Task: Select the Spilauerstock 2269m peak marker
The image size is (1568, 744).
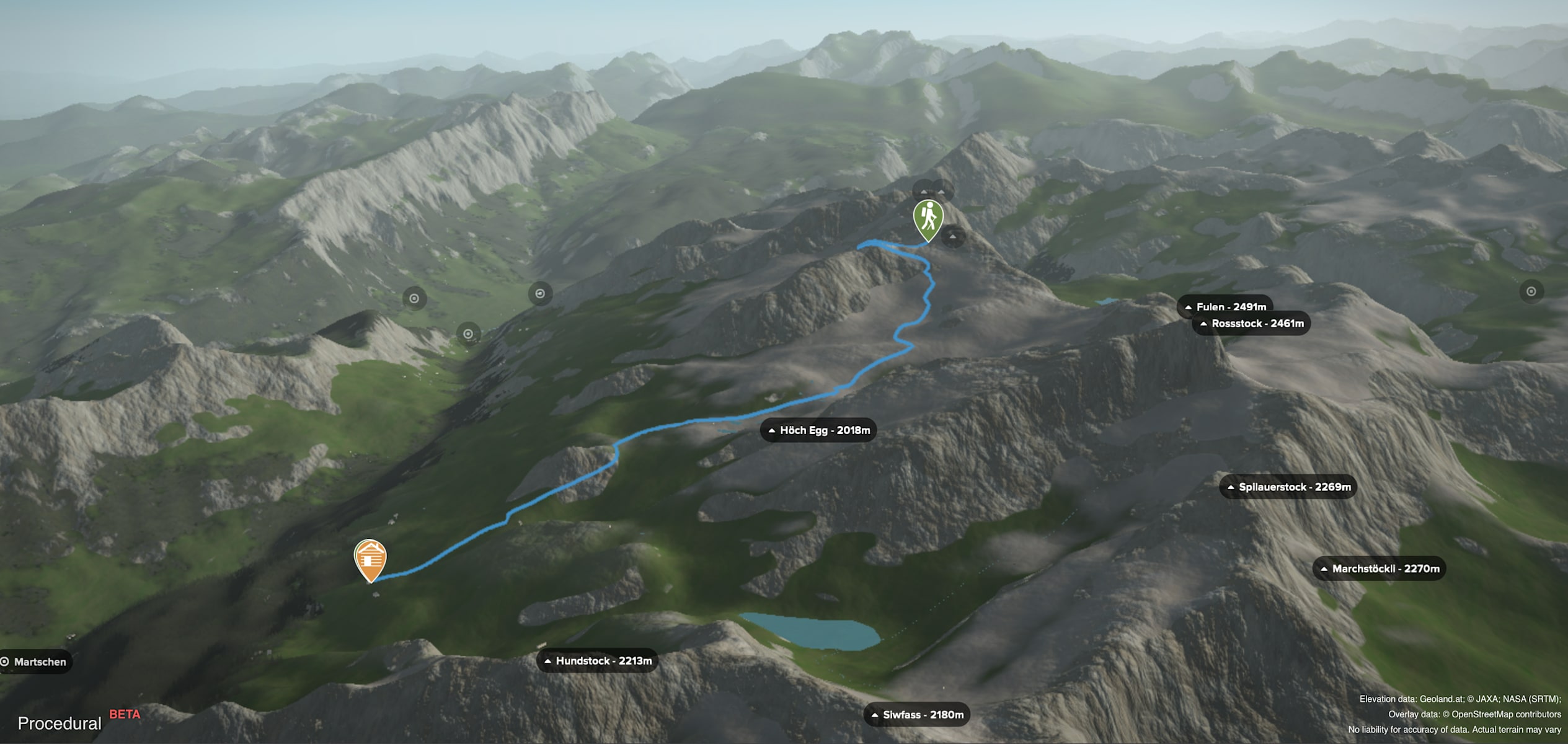Action: coord(1288,487)
